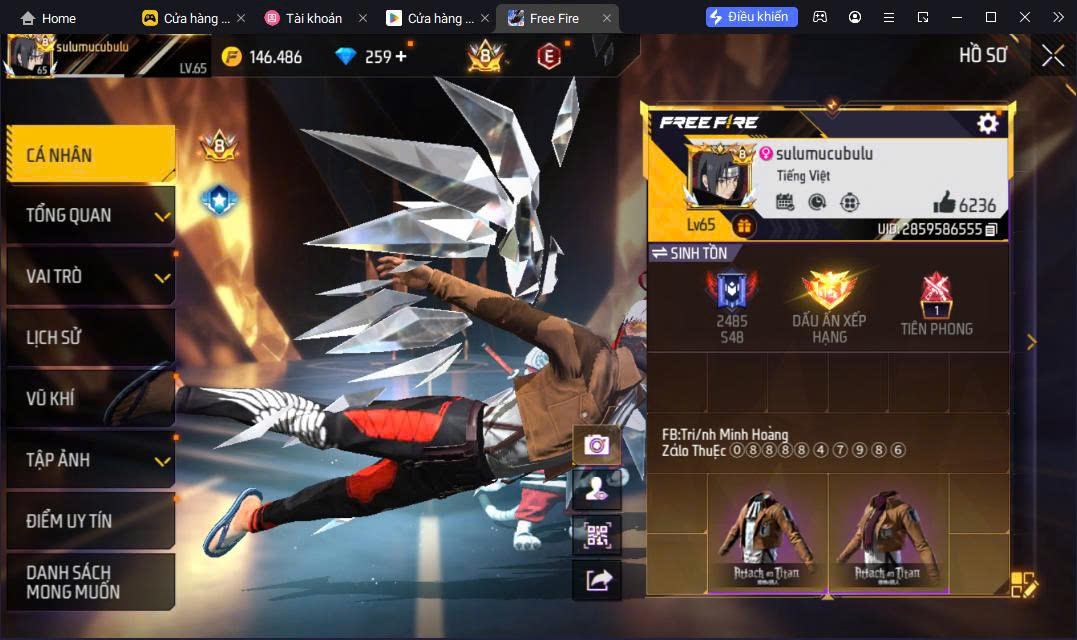
Task: Click the diamond balance plus button
Action: pos(401,56)
